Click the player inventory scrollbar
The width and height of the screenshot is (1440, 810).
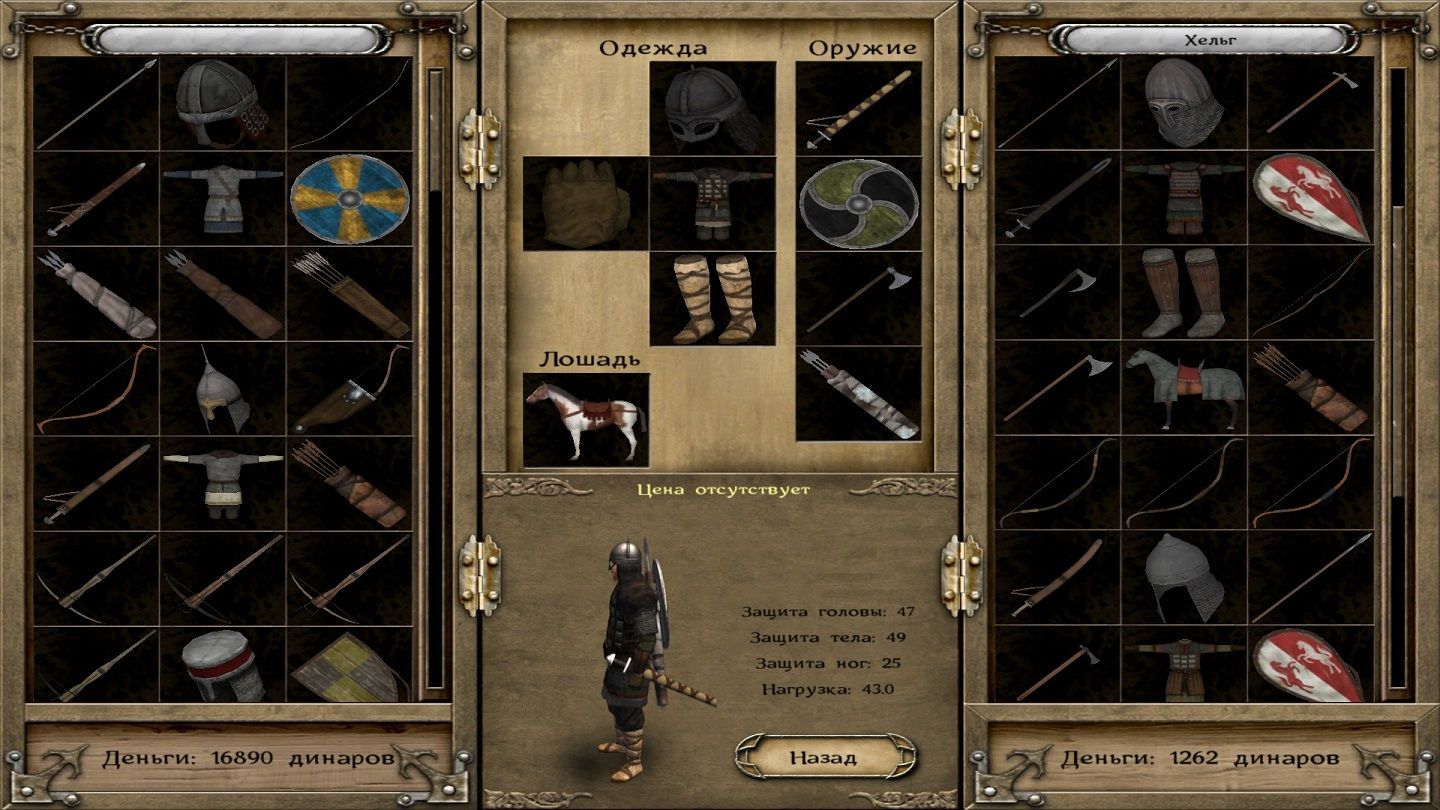pos(435,380)
